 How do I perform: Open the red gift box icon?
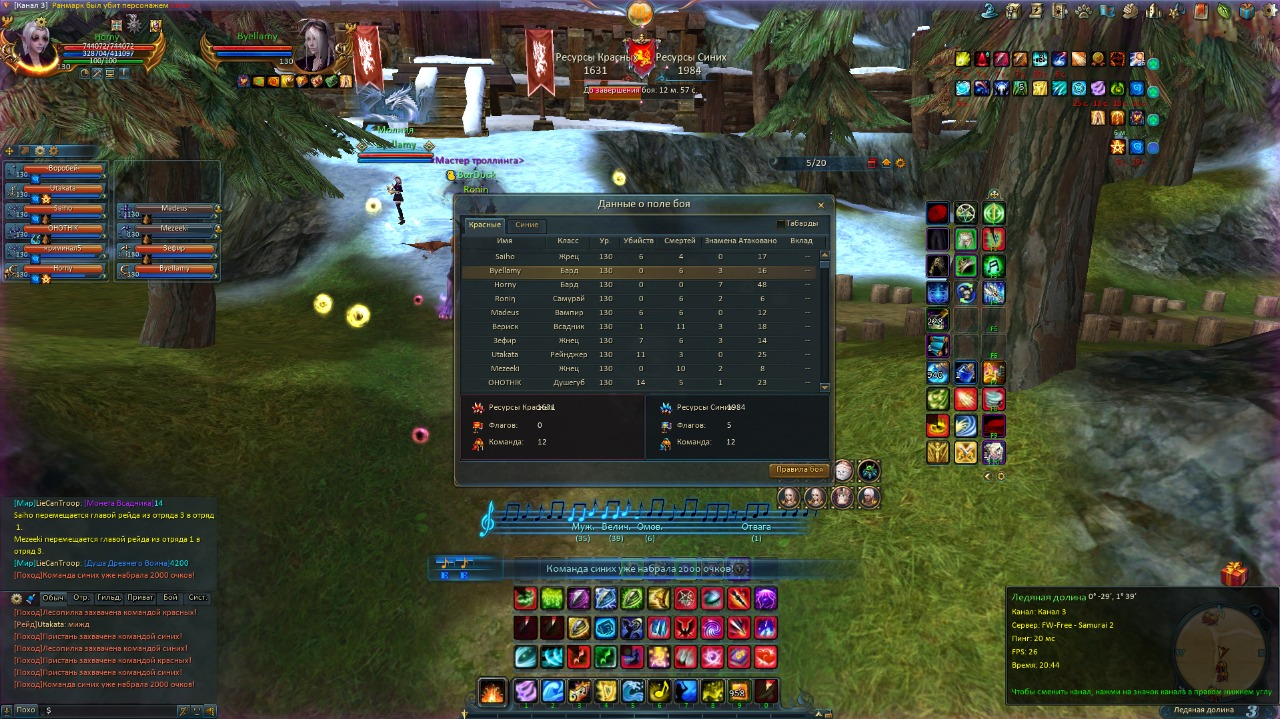tap(1234, 574)
